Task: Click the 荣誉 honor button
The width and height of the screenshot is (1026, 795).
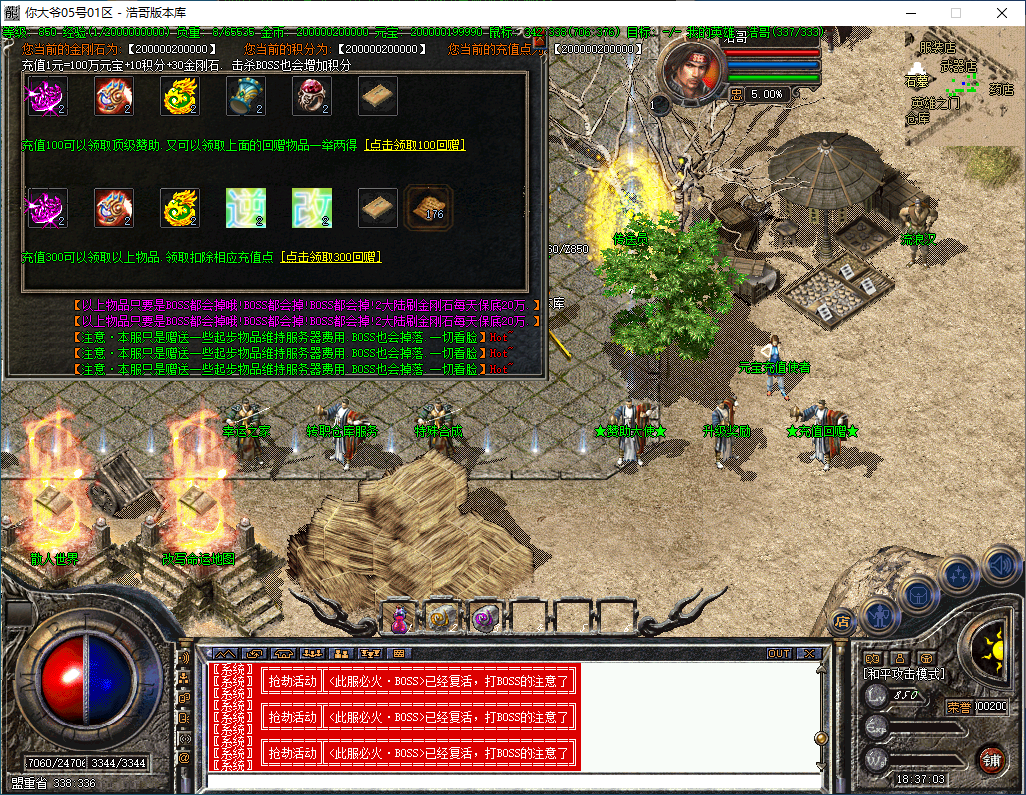Action: tap(959, 707)
